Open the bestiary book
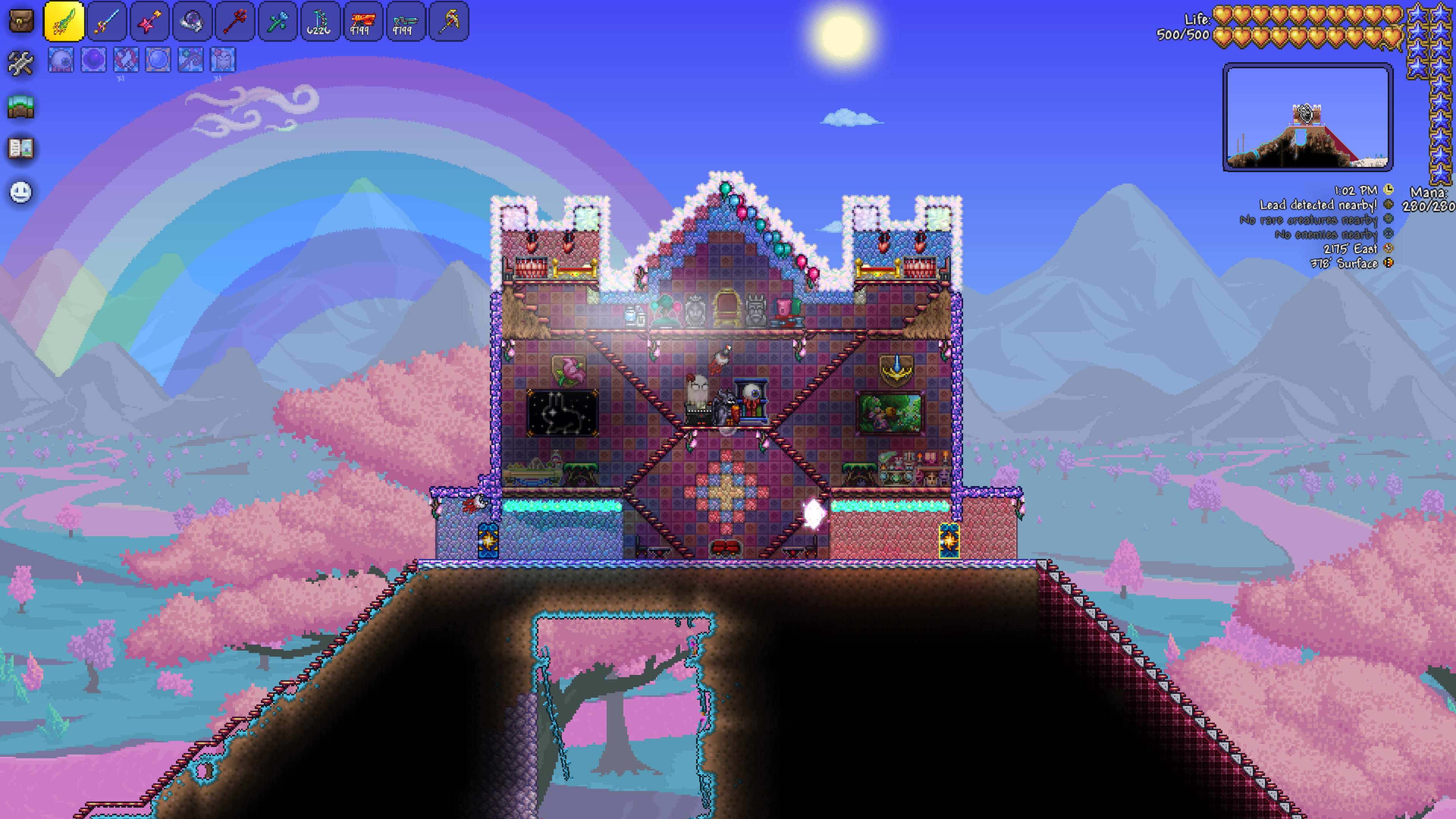 tap(21, 149)
